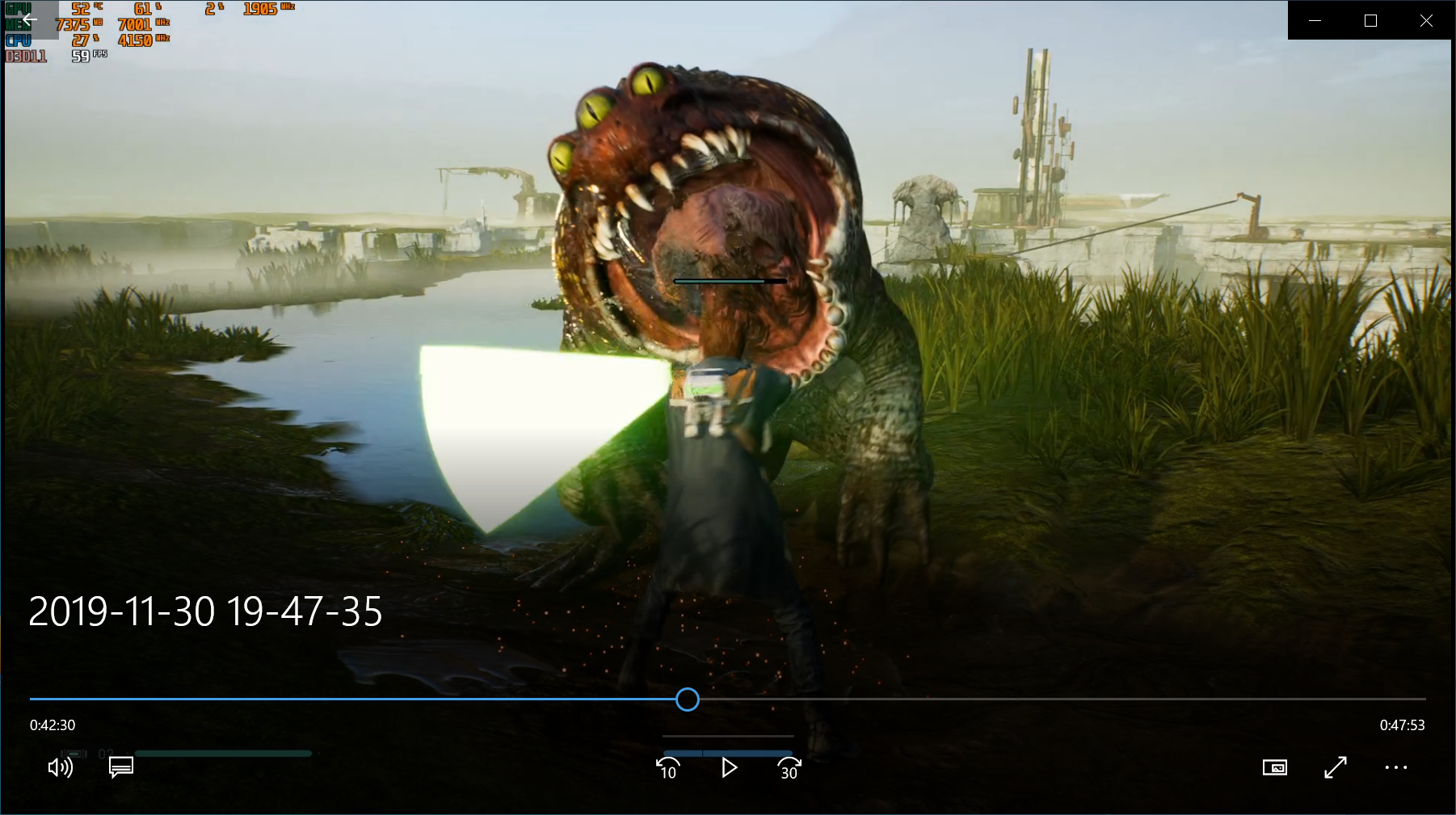Skip forward 30 seconds in the video
Screen dimensions: 1456x815
789,767
